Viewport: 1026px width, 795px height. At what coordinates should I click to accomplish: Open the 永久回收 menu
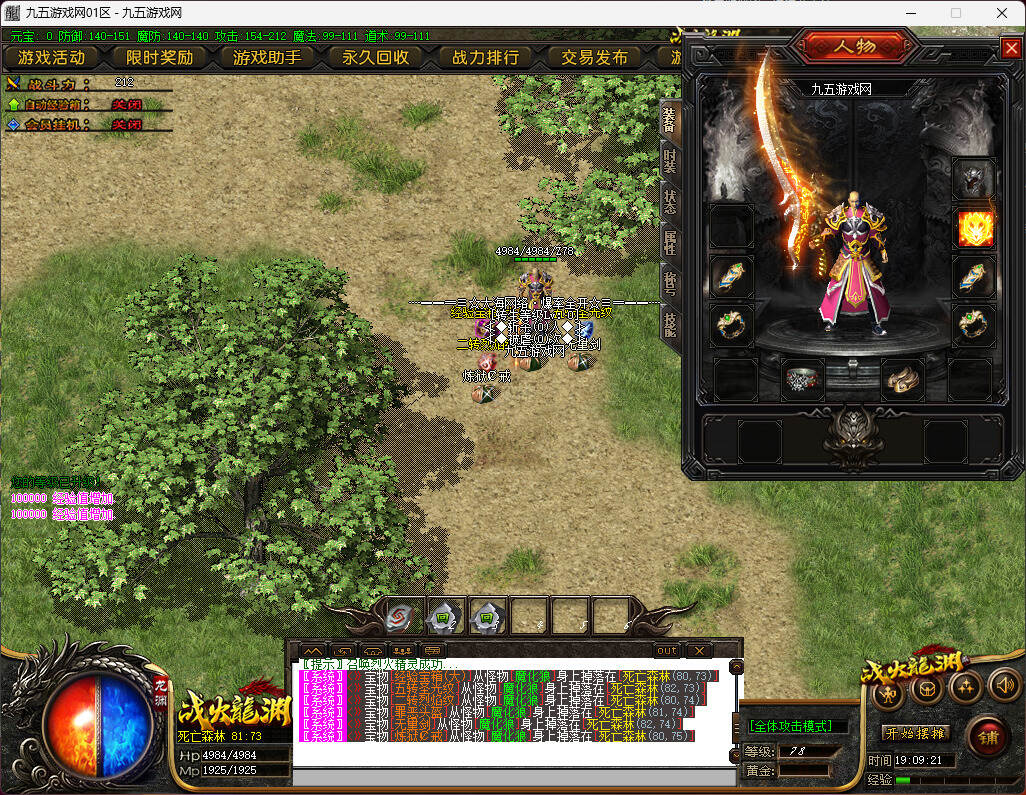(375, 57)
